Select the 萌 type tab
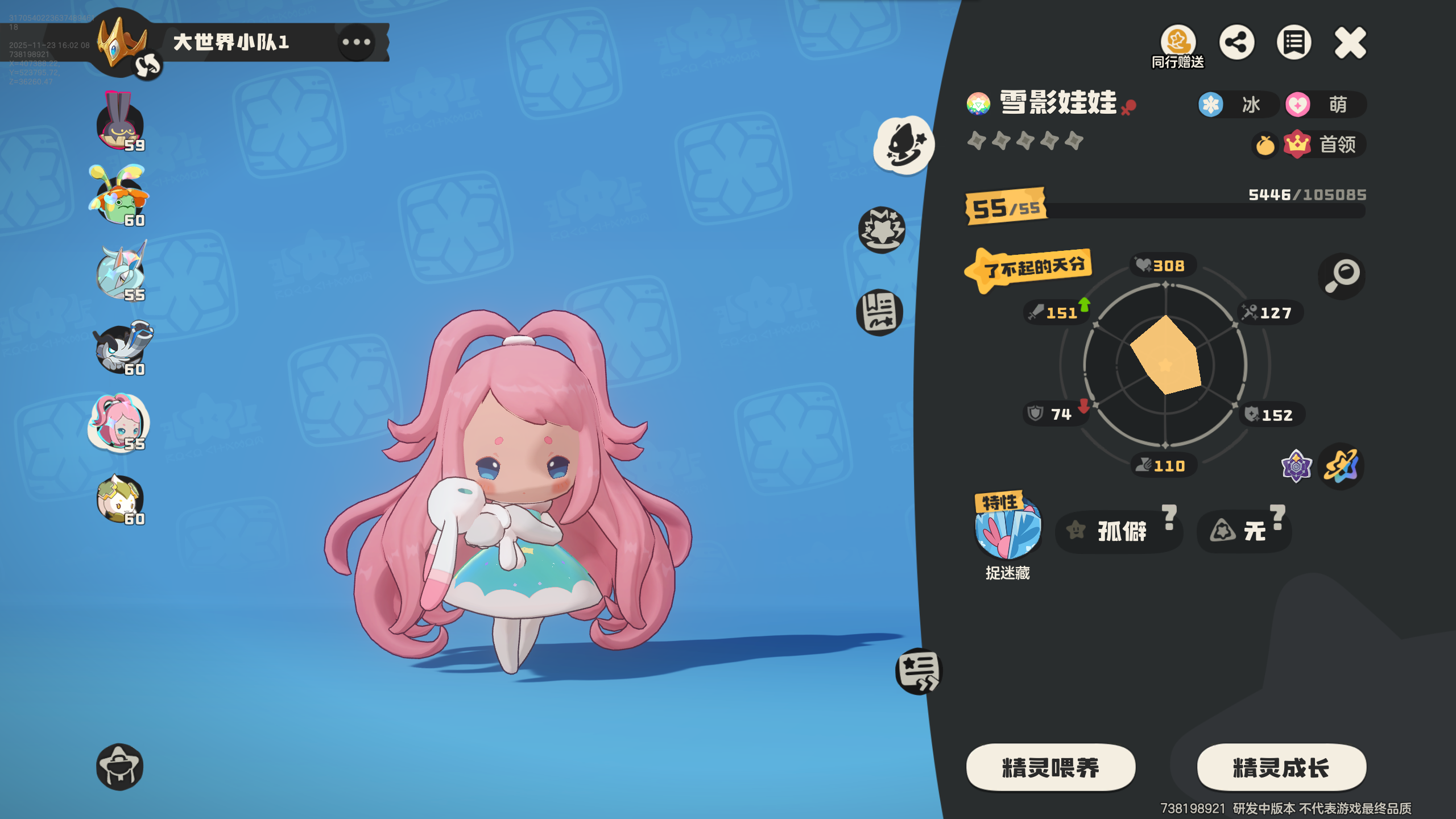The height and width of the screenshot is (819, 1456). pyautogui.click(x=1325, y=105)
